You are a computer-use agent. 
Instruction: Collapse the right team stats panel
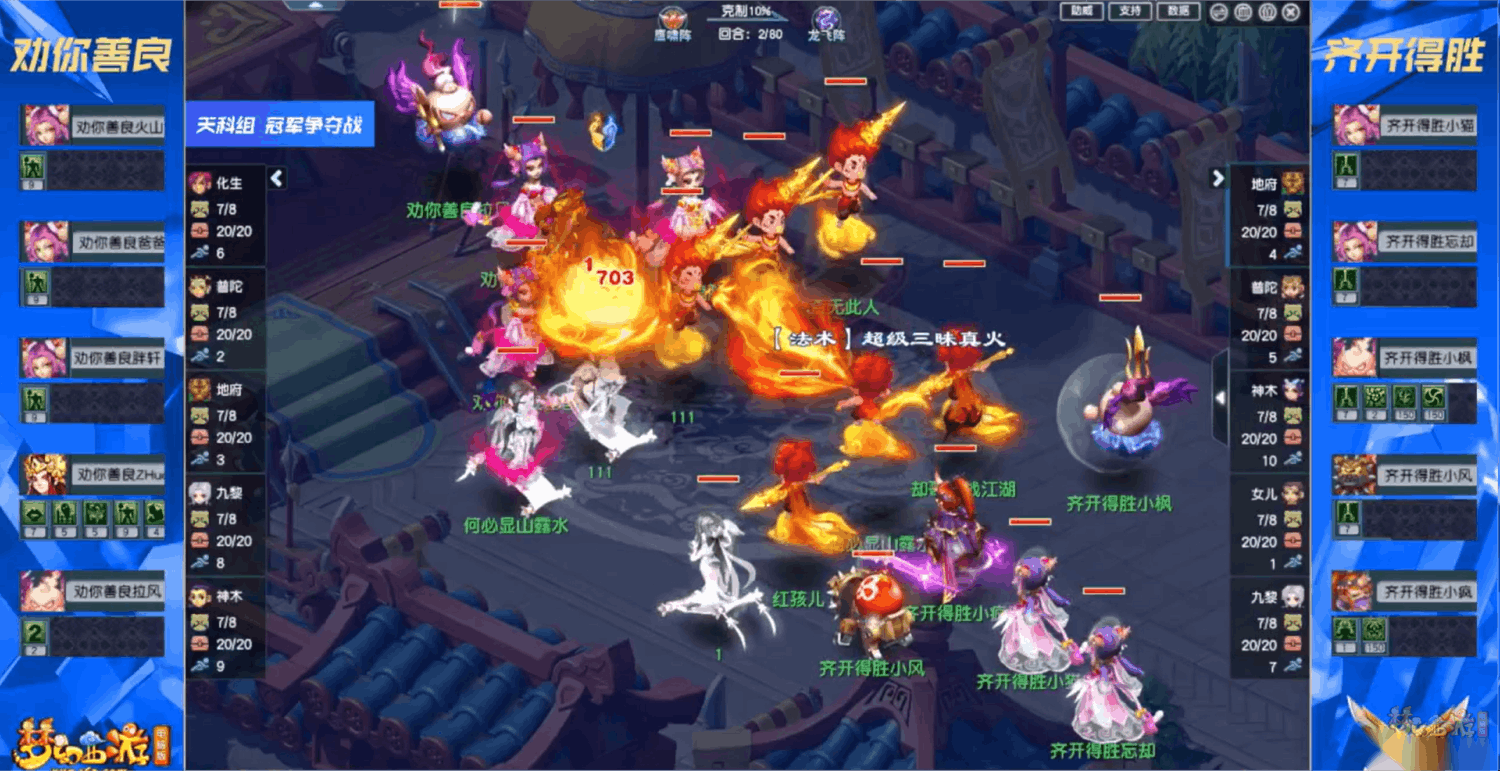click(x=1218, y=178)
